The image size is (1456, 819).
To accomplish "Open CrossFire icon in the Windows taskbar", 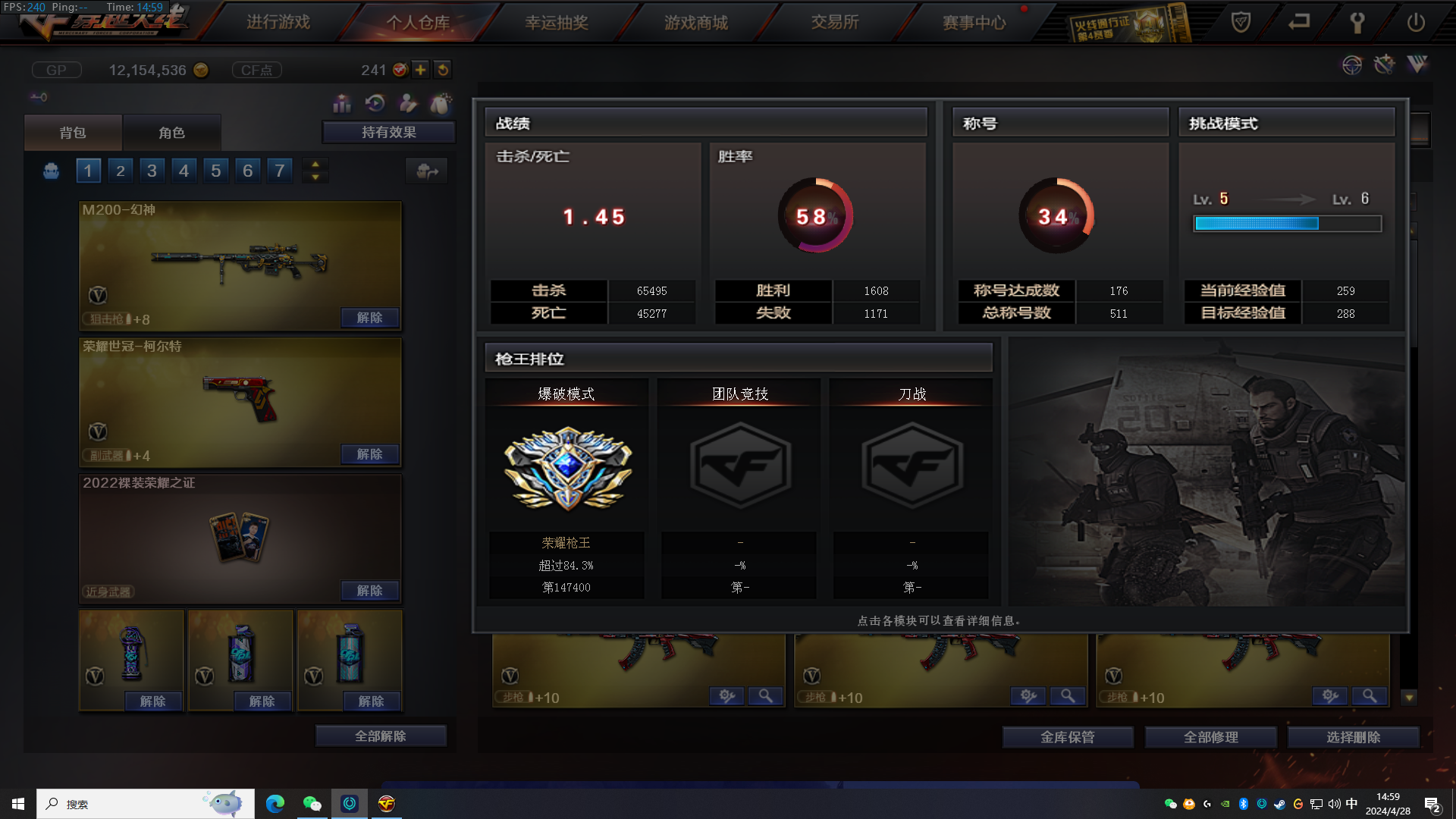I will pyautogui.click(x=388, y=804).
